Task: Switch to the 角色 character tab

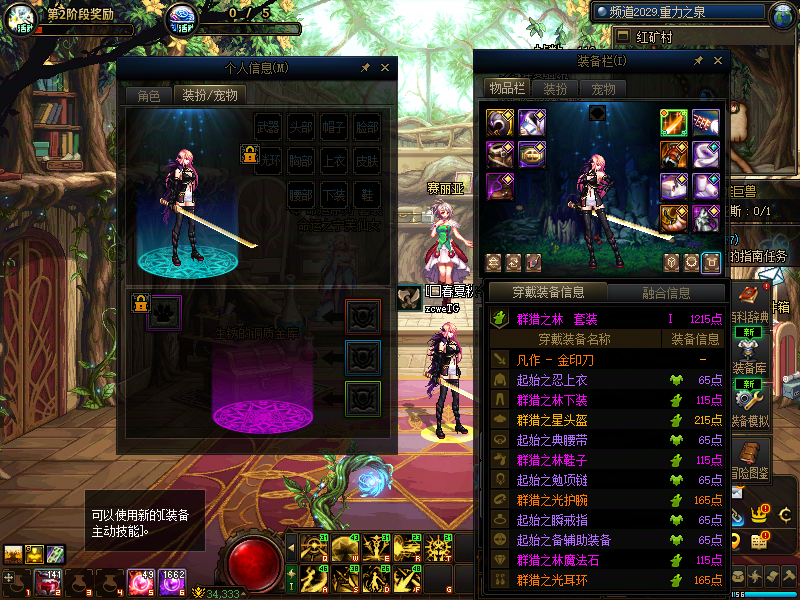Action: tap(148, 96)
